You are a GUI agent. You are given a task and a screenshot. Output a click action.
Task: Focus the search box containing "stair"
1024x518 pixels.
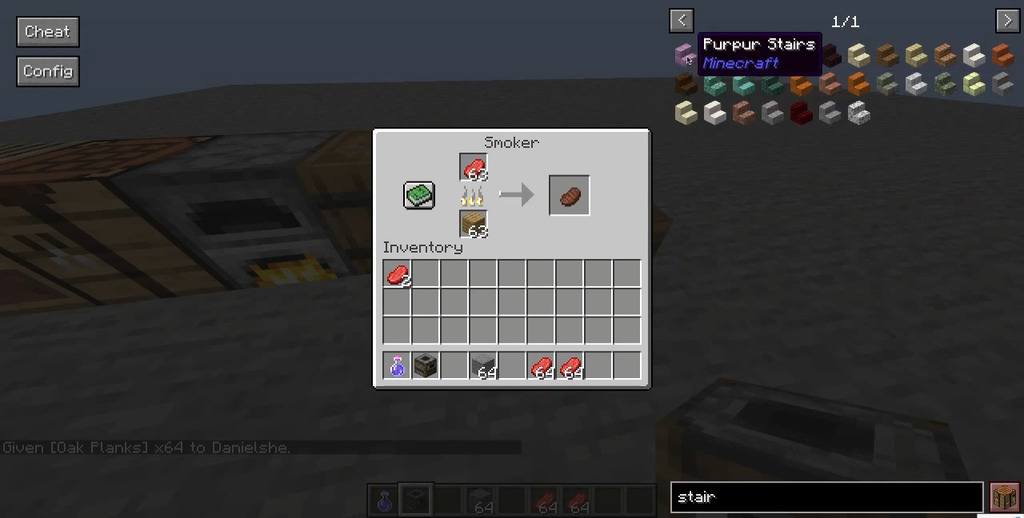coord(826,496)
